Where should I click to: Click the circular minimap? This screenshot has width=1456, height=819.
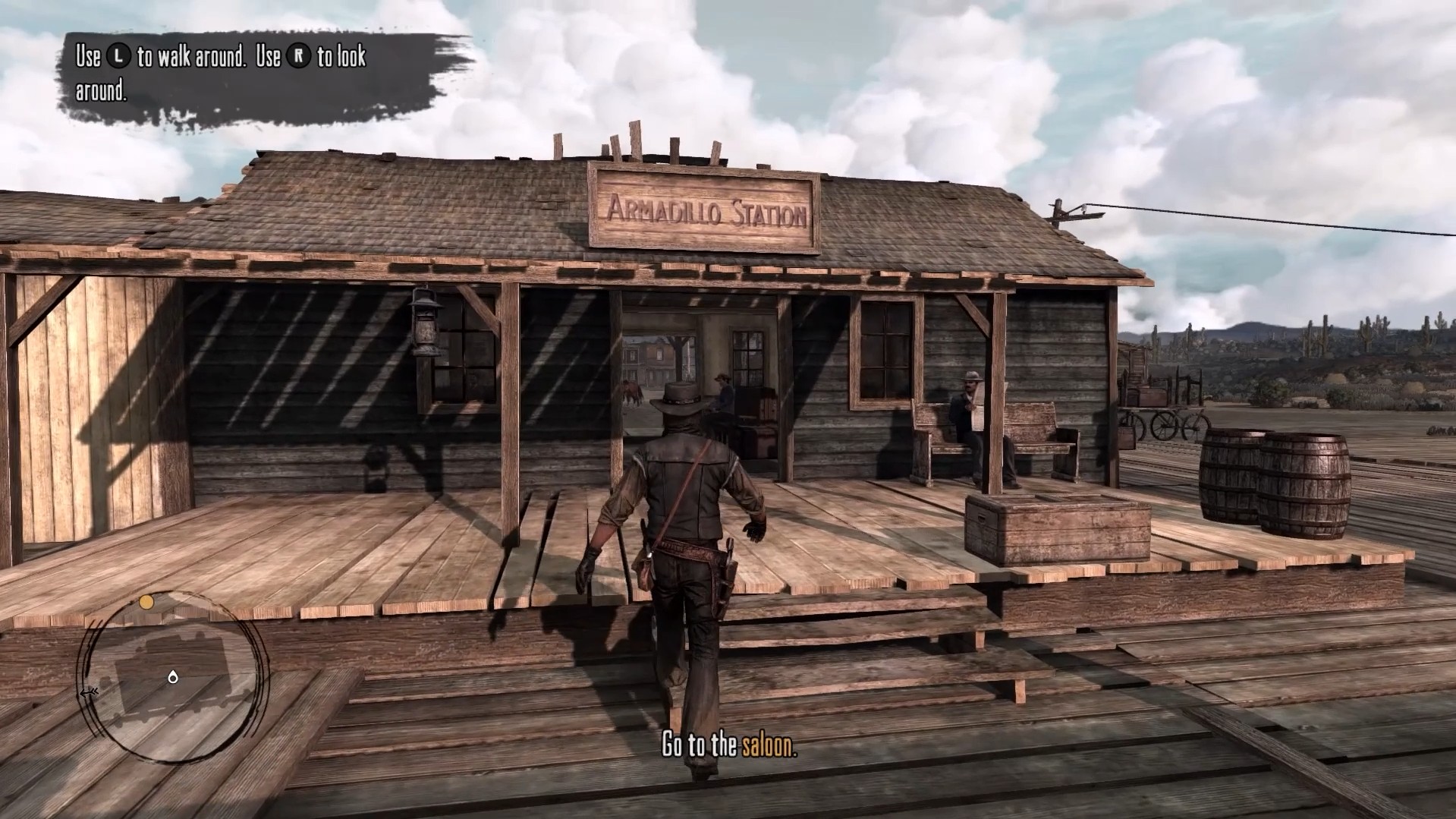[173, 676]
